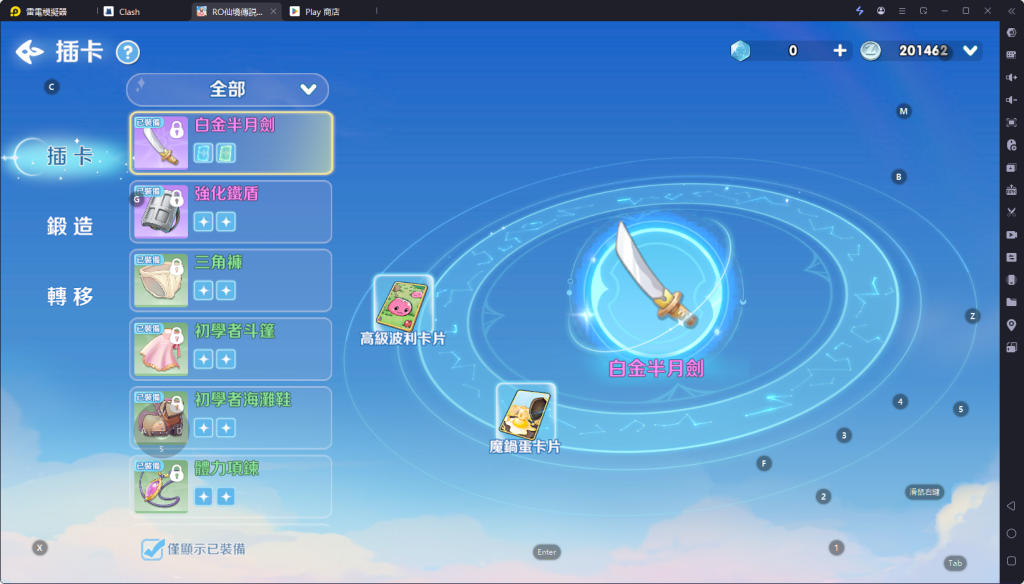Select 白金半月劍 in the equipment list
The height and width of the screenshot is (584, 1024).
[232, 142]
